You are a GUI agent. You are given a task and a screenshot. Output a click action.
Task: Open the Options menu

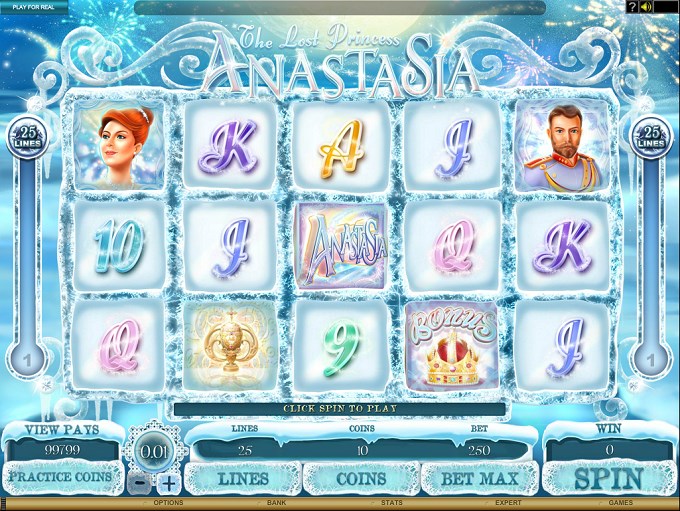tap(166, 503)
